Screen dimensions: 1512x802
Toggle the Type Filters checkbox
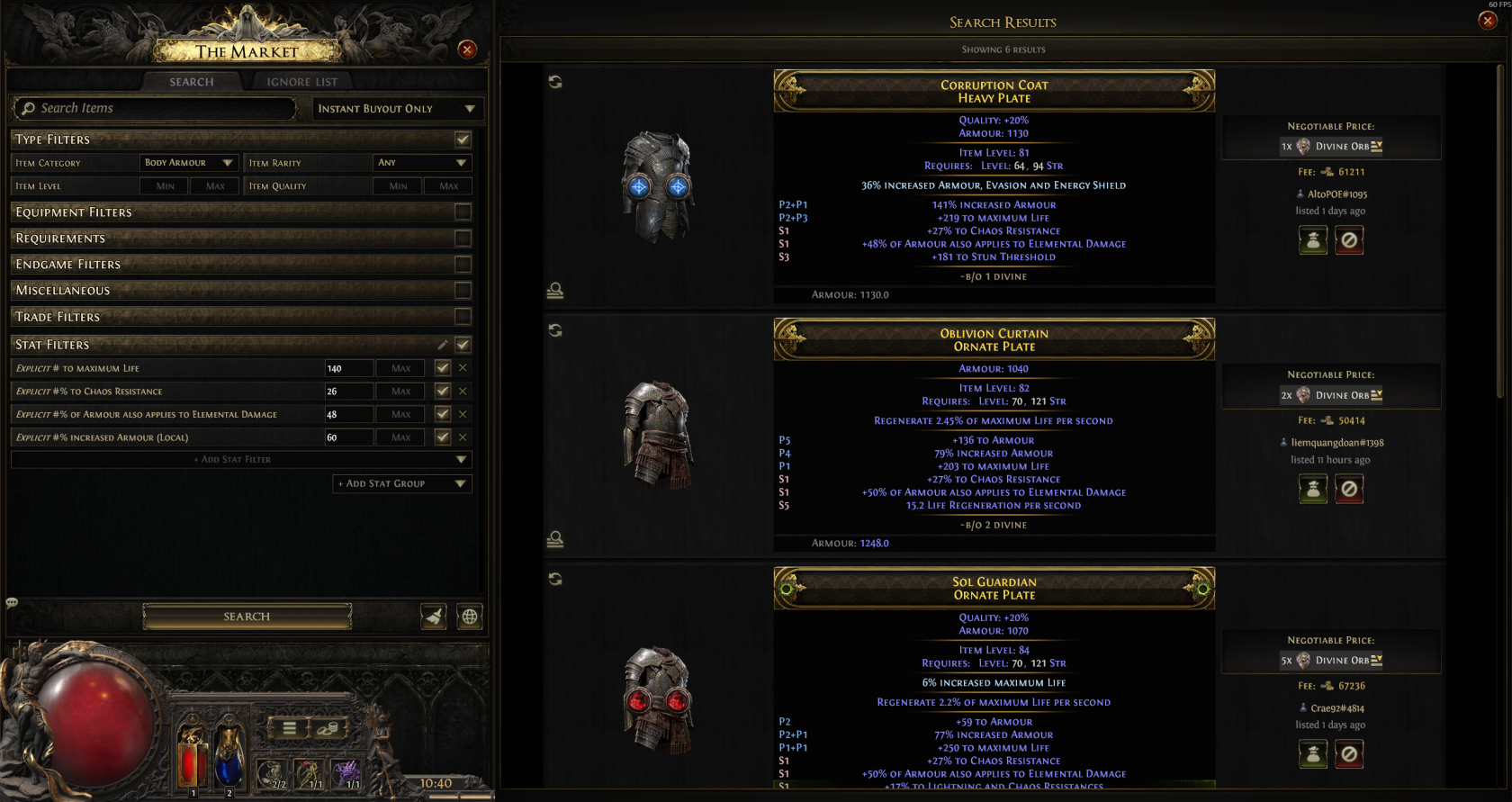(463, 140)
